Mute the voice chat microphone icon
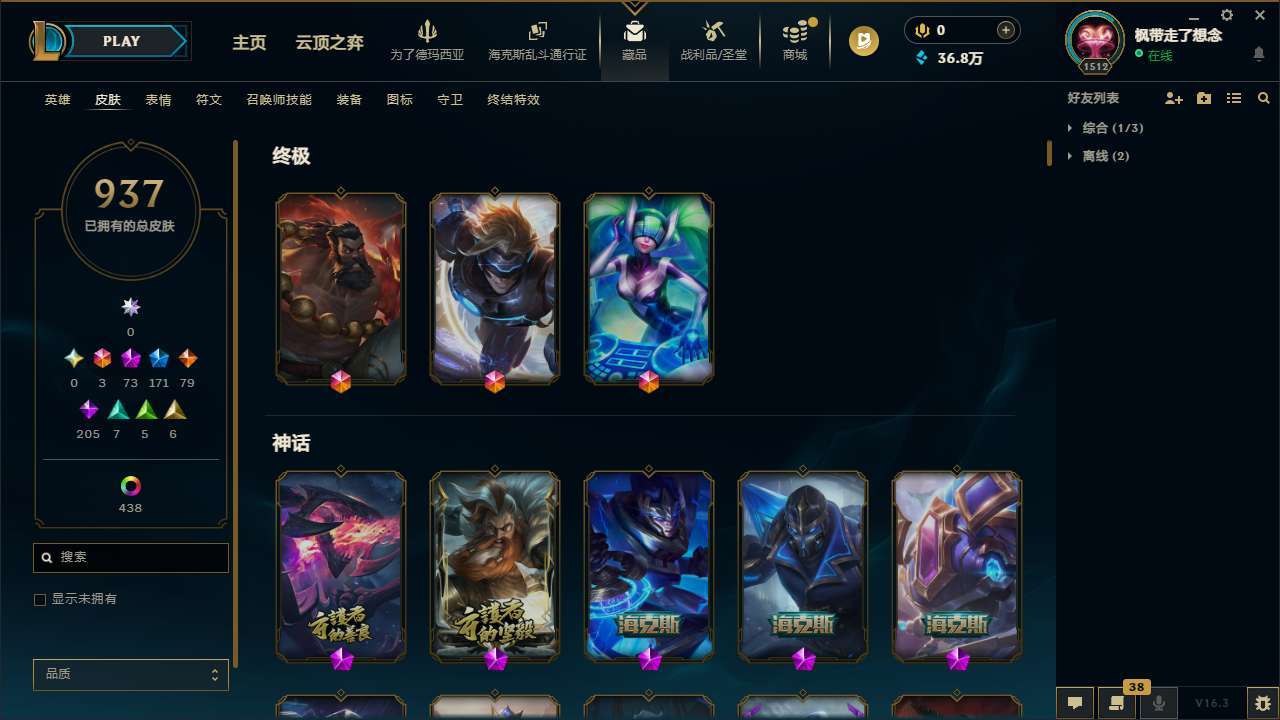Image resolution: width=1280 pixels, height=720 pixels. pos(1158,701)
